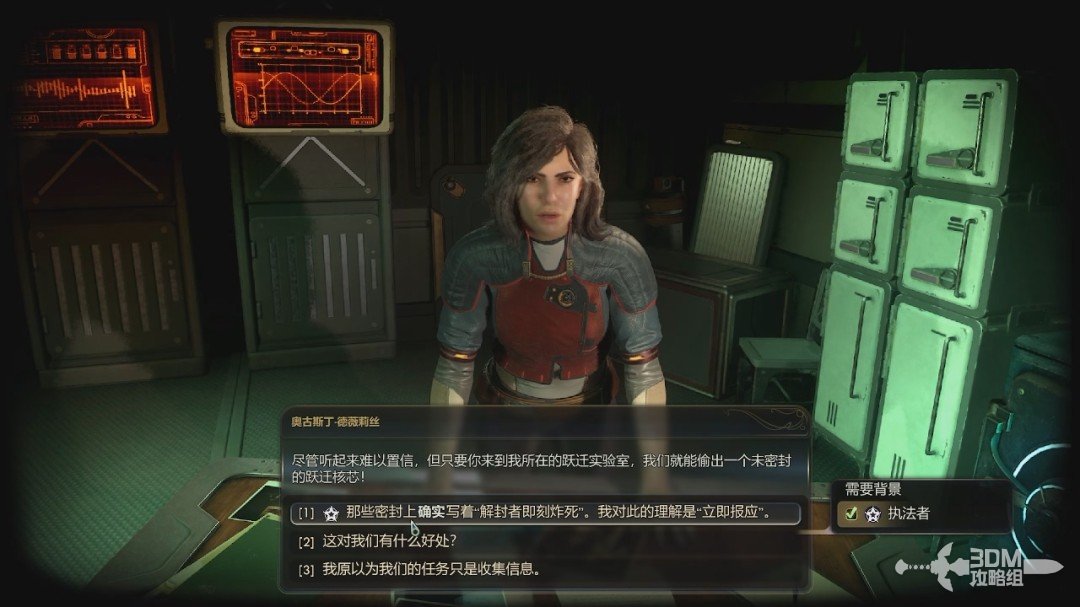
Task: Pick reply 3 about only collecting information
Action: coord(431,570)
